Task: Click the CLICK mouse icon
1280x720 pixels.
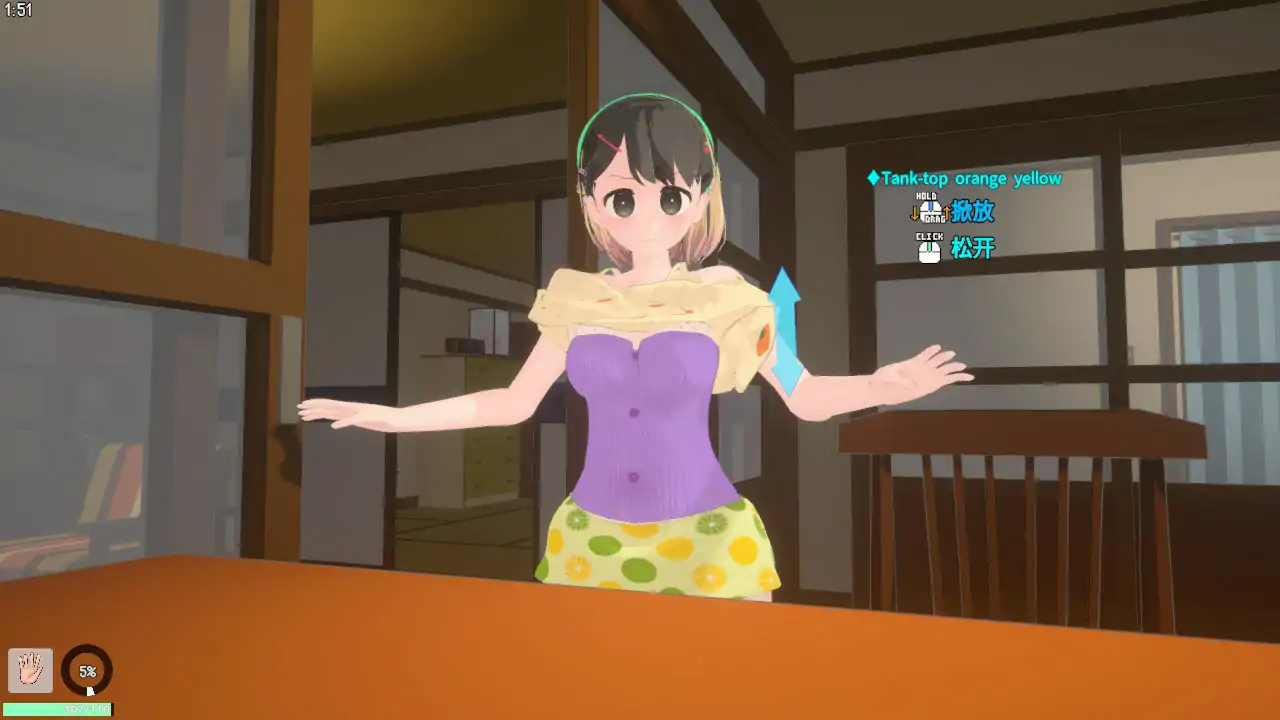Action: pyautogui.click(x=929, y=248)
